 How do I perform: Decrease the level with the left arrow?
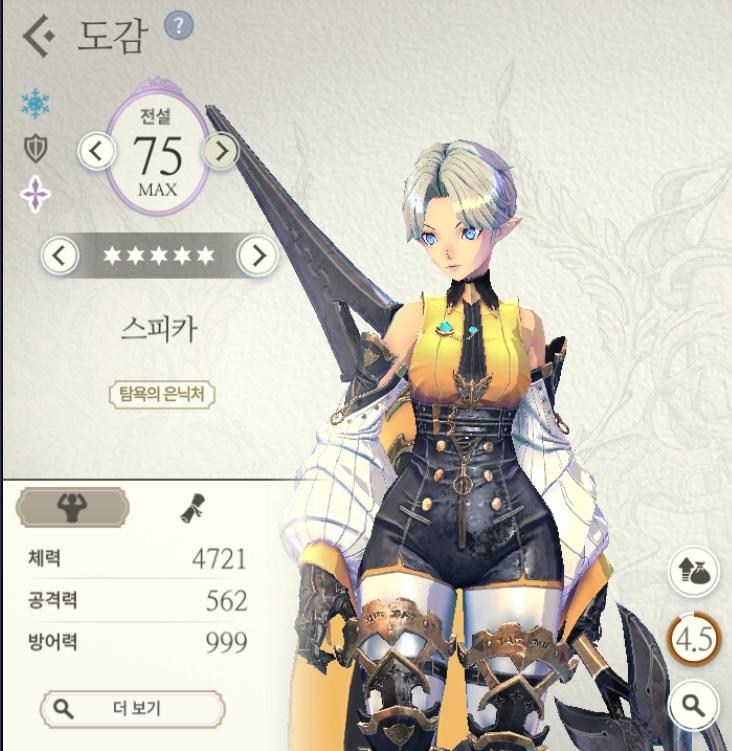coord(97,151)
